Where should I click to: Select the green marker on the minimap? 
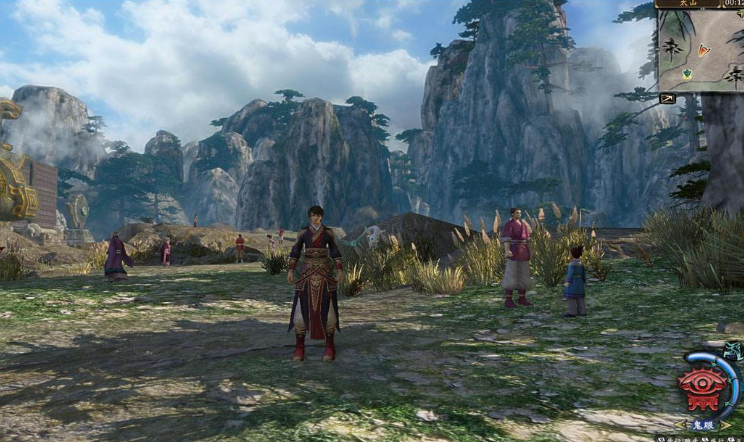pos(688,74)
